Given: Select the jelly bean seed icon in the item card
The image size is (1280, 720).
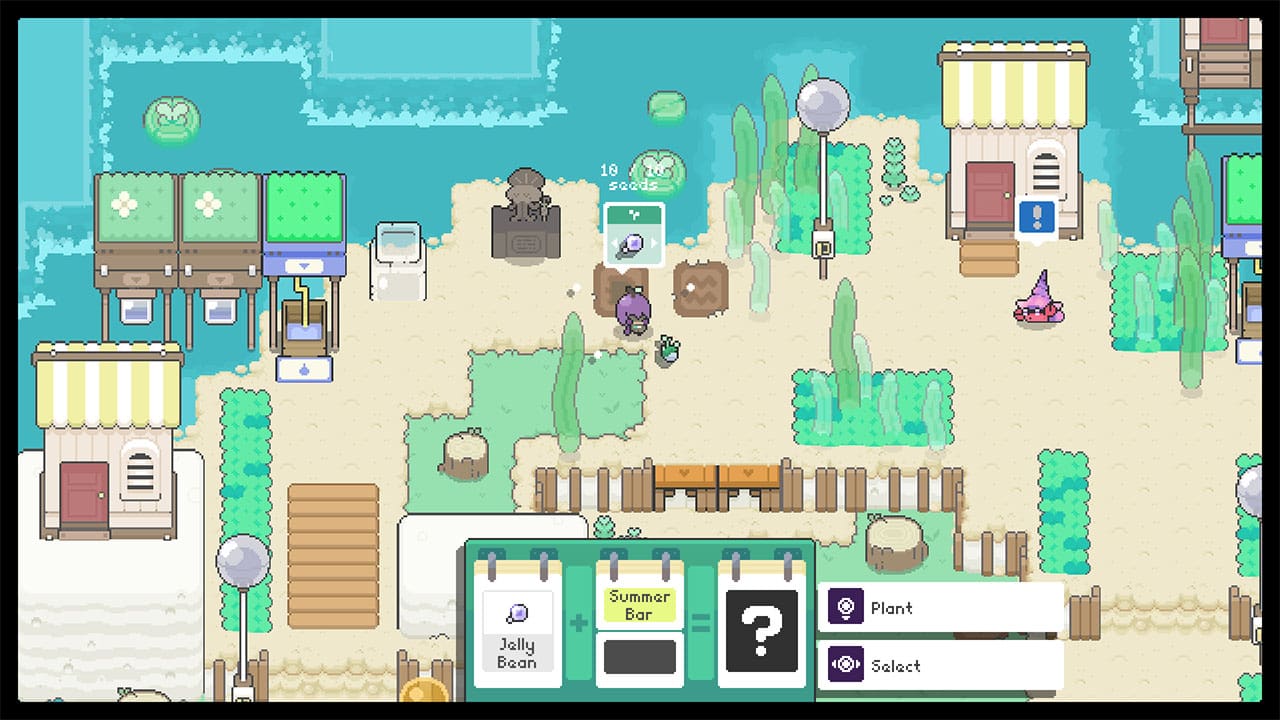Looking at the screenshot, I should click(633, 243).
